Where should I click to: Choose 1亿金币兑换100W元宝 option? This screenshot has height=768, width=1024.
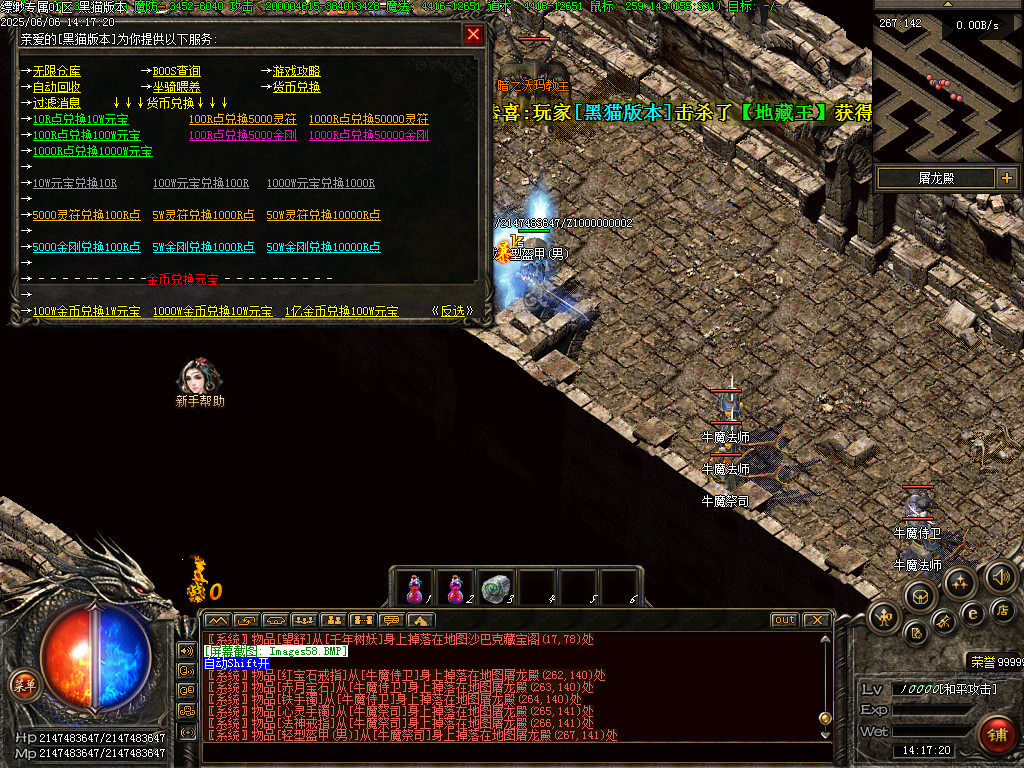(x=341, y=311)
